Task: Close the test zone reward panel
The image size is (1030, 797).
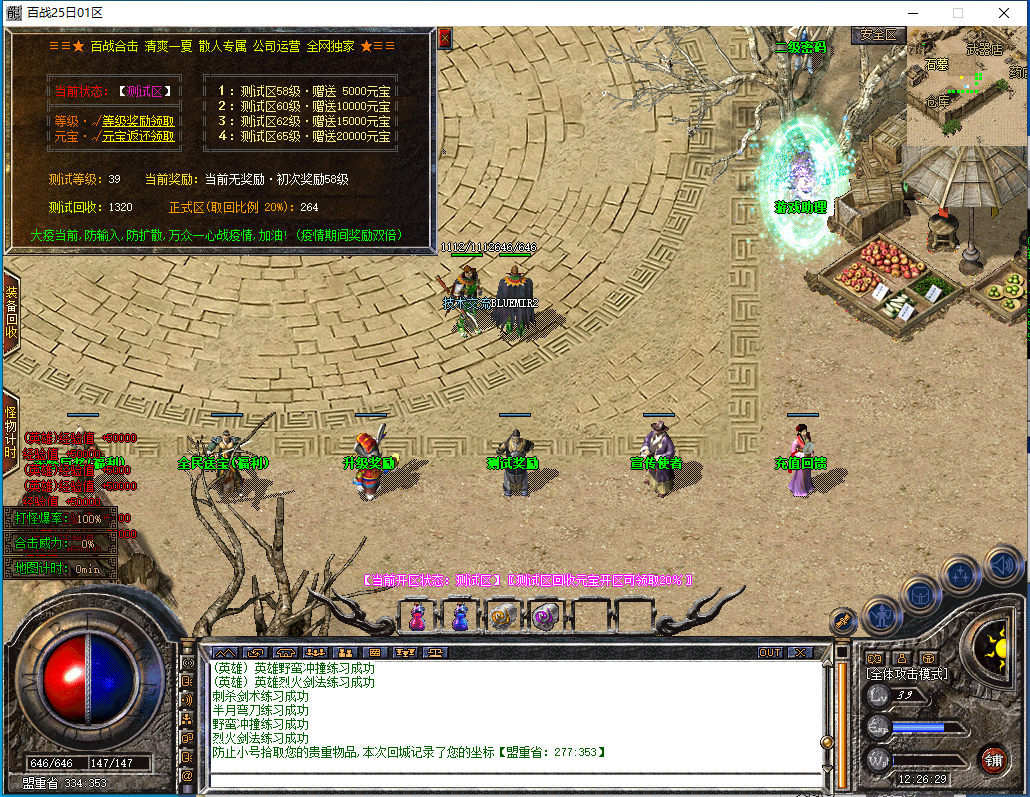Action: tap(445, 38)
